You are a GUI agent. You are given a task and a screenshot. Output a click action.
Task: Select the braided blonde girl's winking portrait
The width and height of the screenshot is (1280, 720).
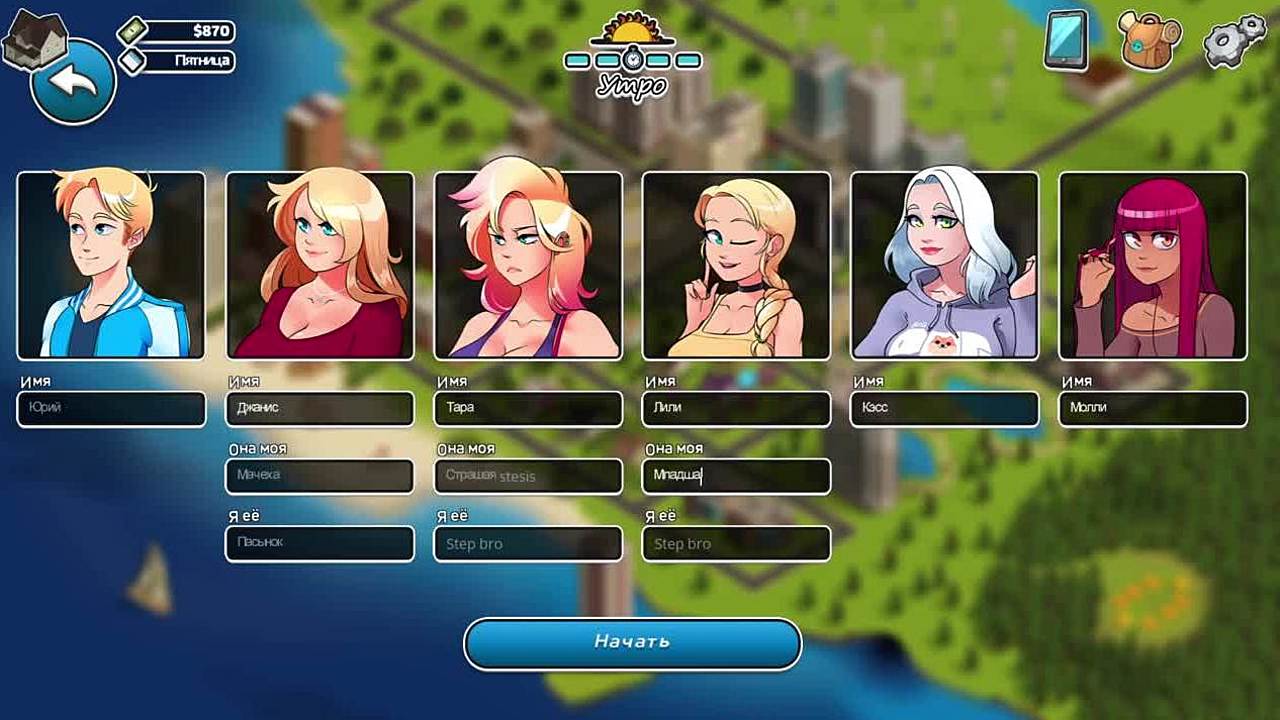point(736,265)
